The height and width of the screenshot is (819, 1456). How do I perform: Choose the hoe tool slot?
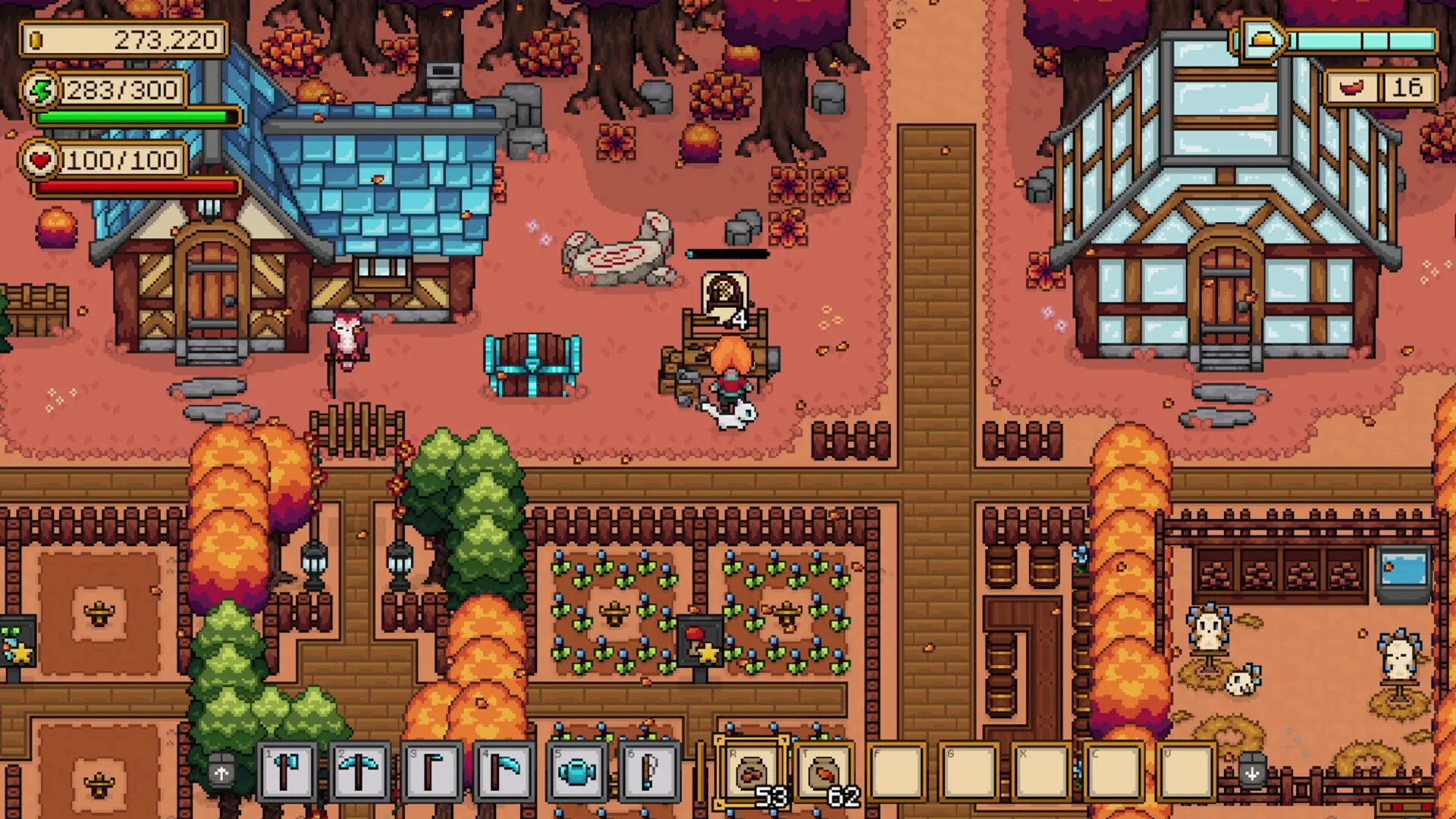[431, 773]
